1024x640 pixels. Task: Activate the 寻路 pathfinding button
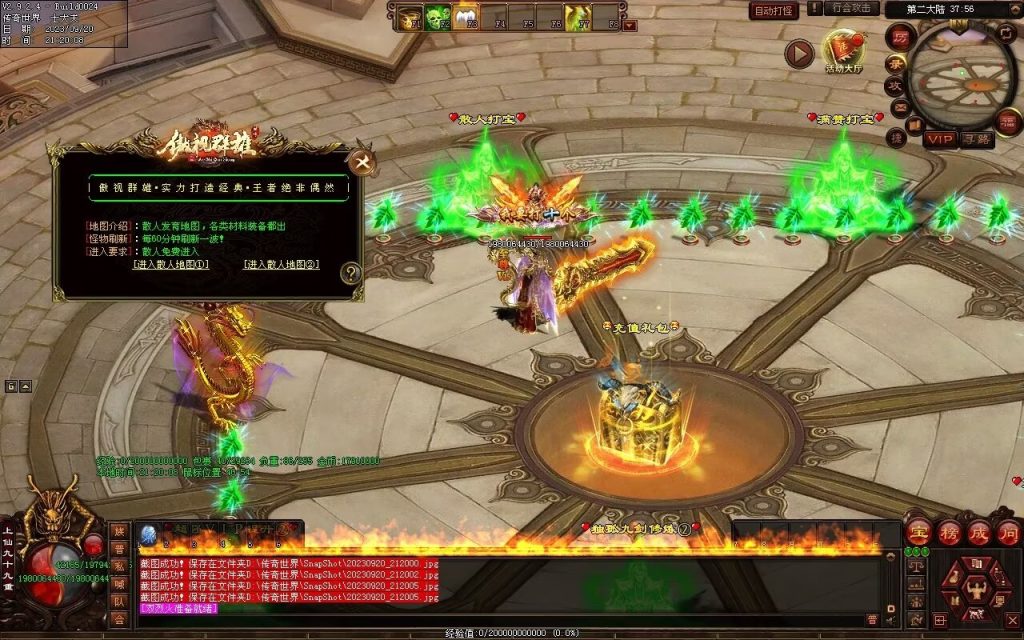point(977,138)
